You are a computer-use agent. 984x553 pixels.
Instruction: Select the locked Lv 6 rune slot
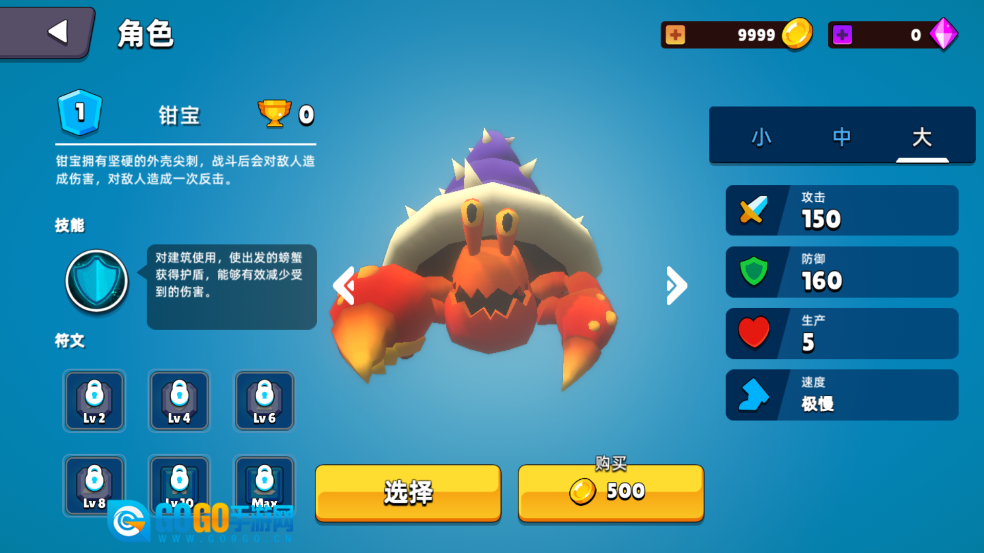(264, 400)
